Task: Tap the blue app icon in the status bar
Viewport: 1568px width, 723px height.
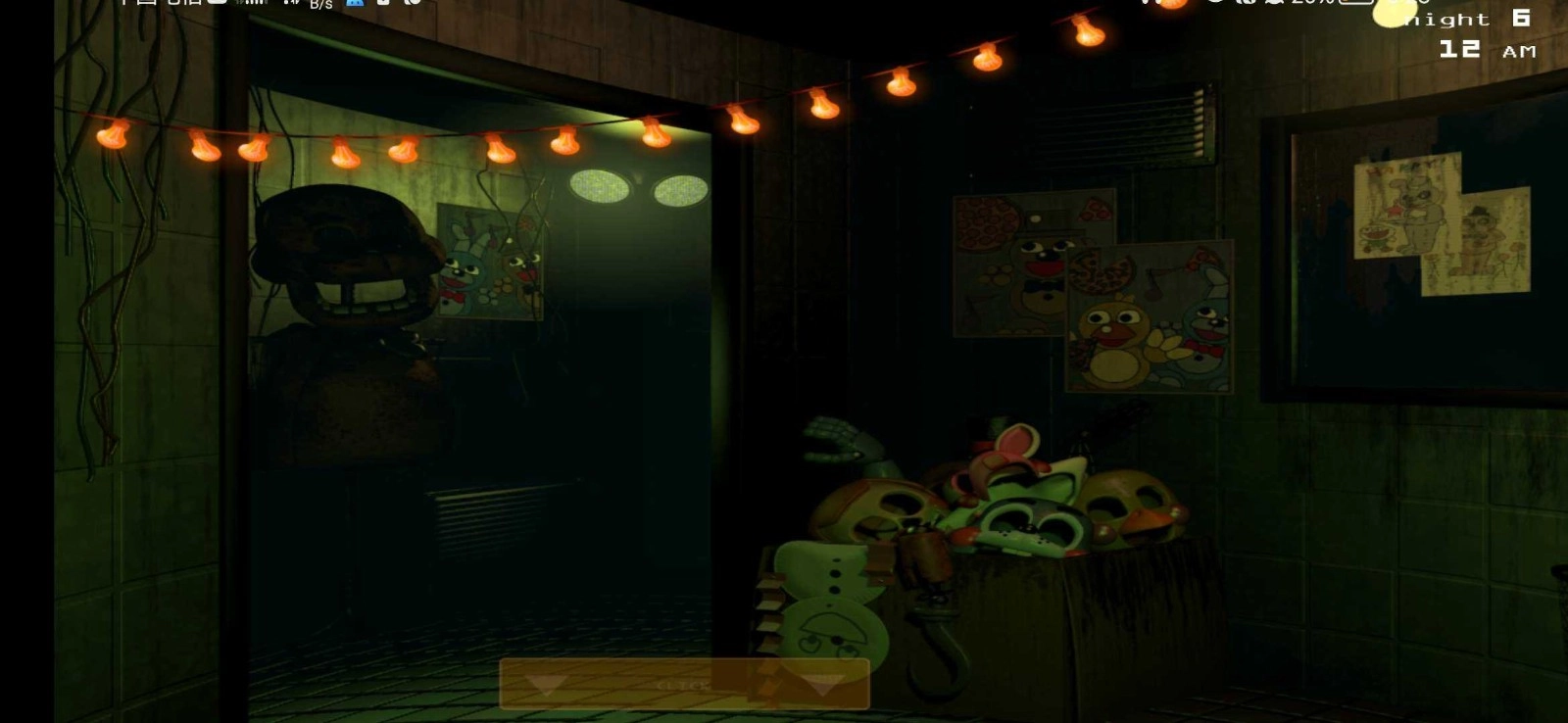Action: (x=355, y=8)
